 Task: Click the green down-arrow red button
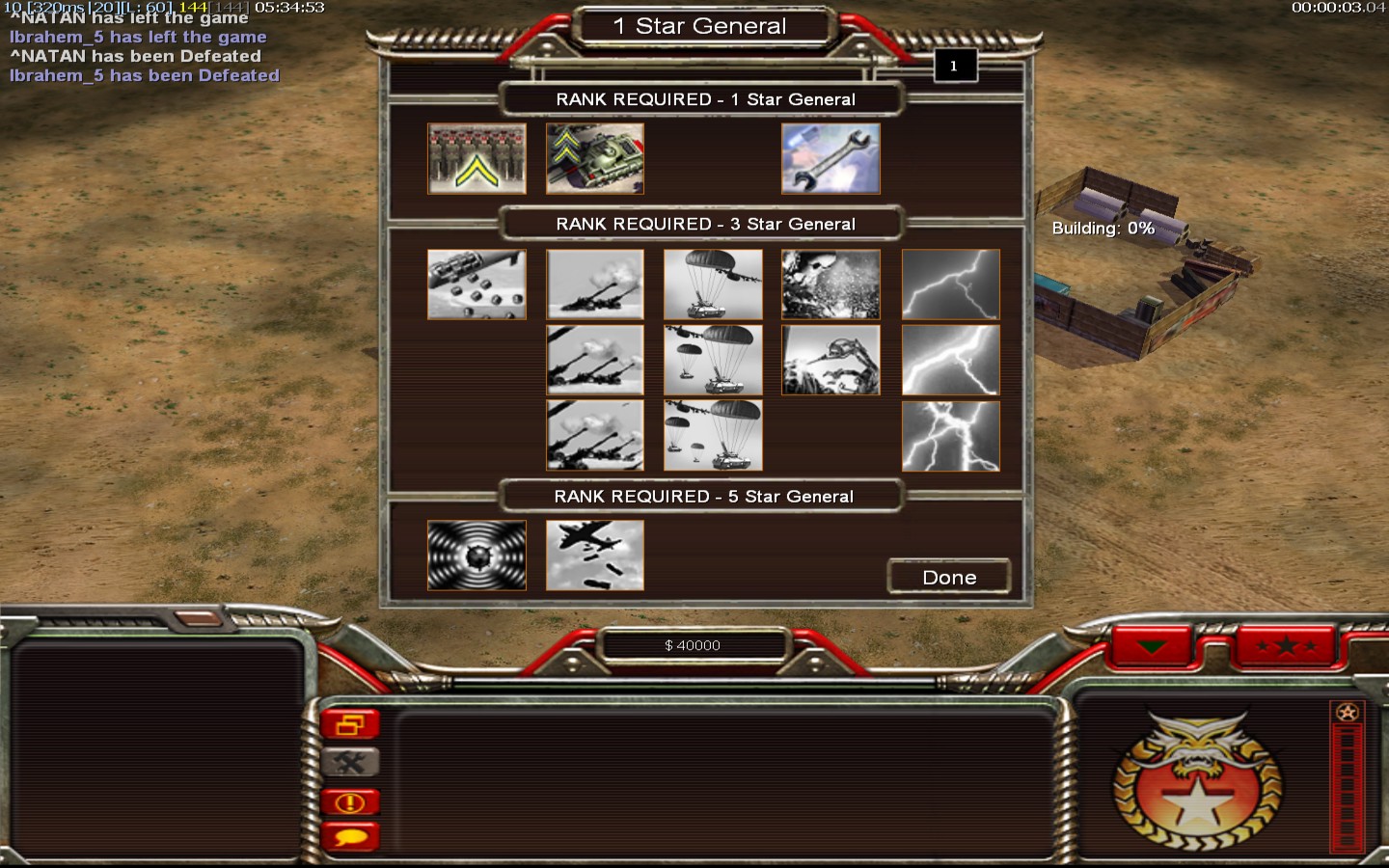(x=1153, y=646)
